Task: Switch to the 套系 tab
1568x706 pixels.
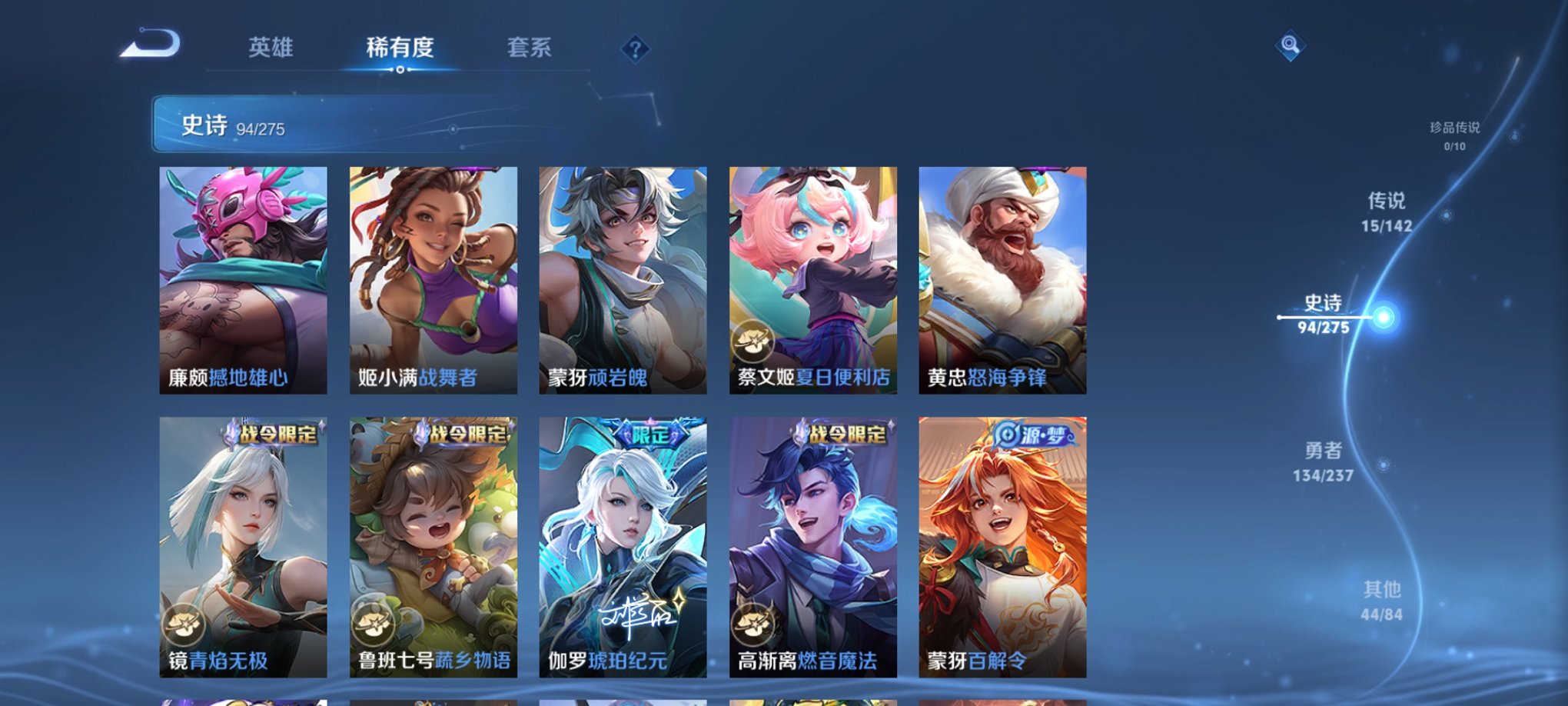Action: tap(528, 46)
